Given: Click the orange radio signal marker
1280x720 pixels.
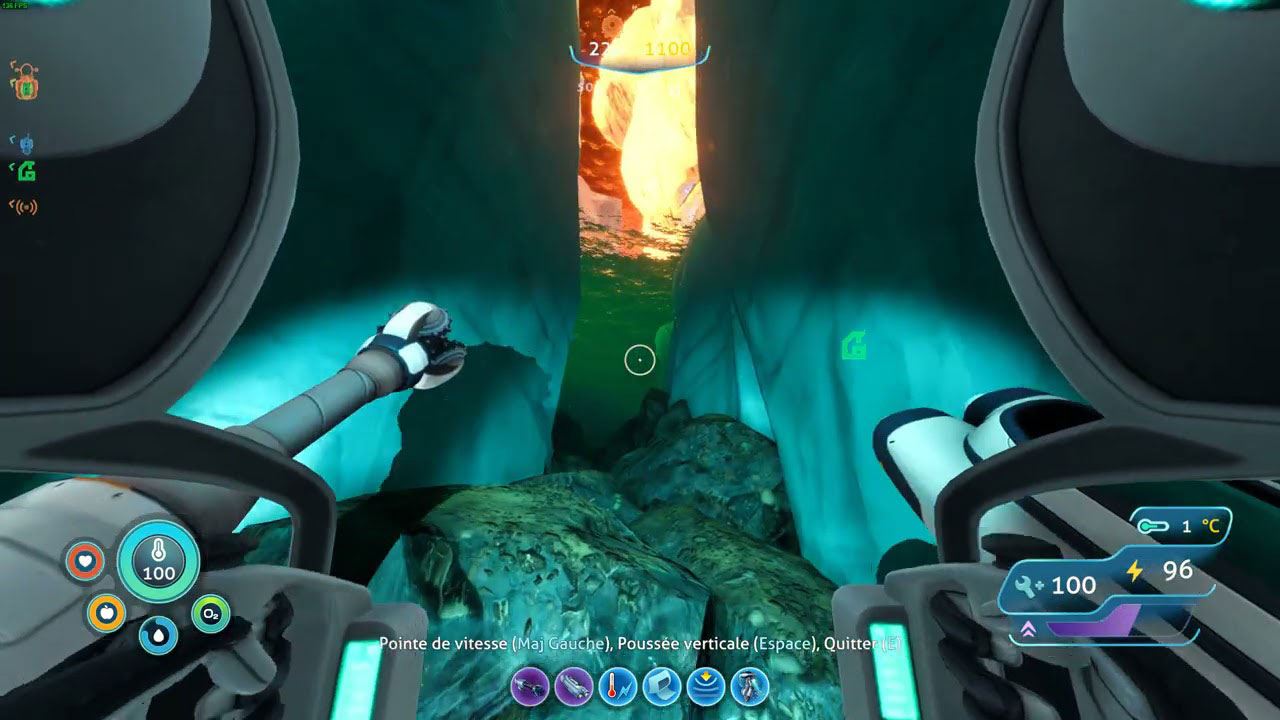Looking at the screenshot, I should [24, 207].
